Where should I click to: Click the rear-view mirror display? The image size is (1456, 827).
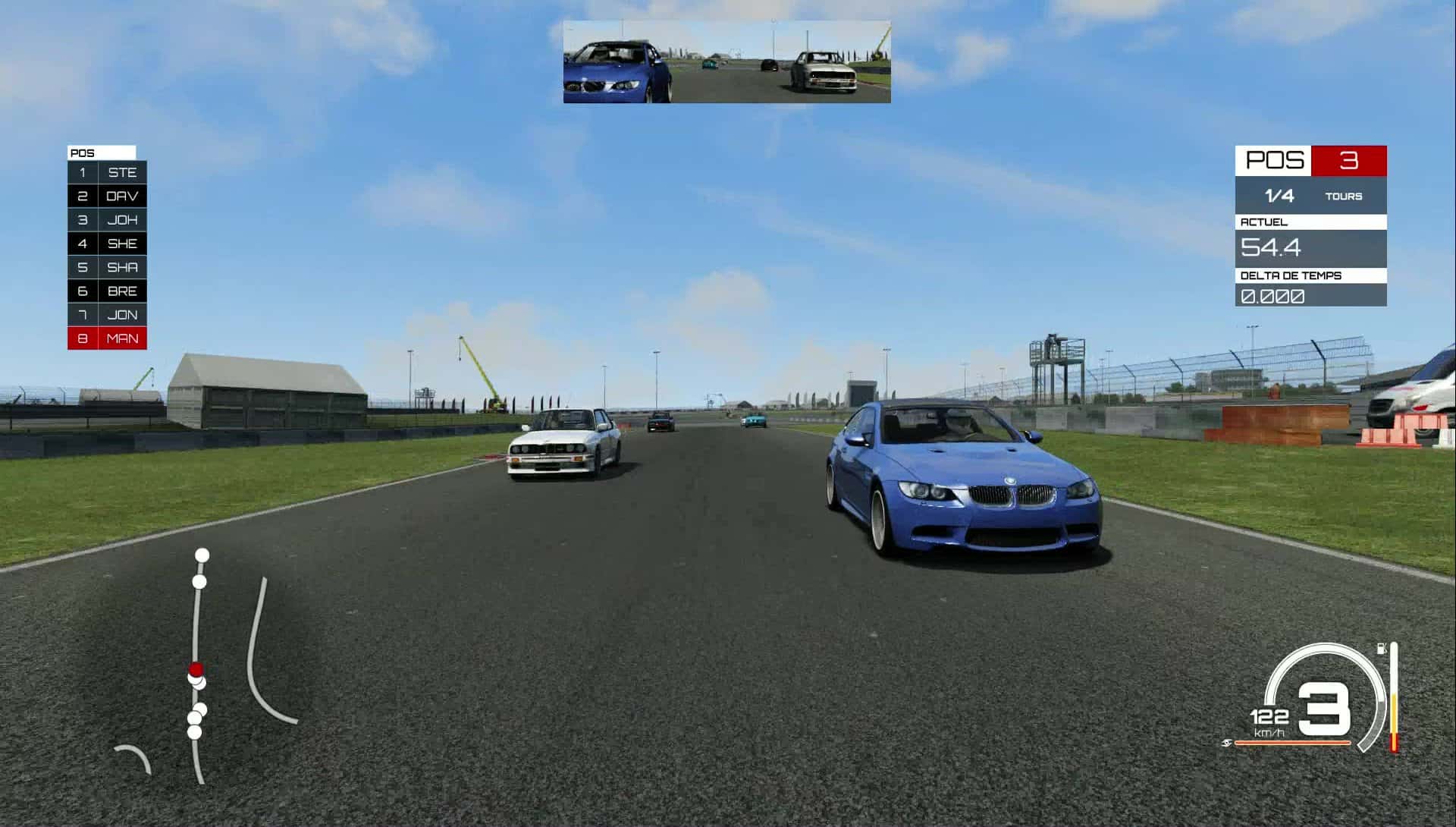(726, 62)
